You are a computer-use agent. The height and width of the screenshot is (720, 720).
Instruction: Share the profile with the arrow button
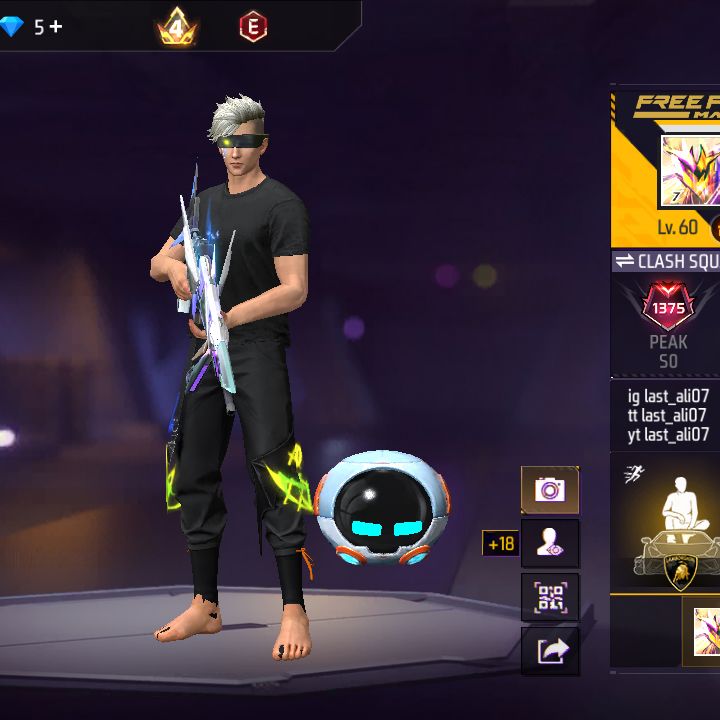(550, 651)
